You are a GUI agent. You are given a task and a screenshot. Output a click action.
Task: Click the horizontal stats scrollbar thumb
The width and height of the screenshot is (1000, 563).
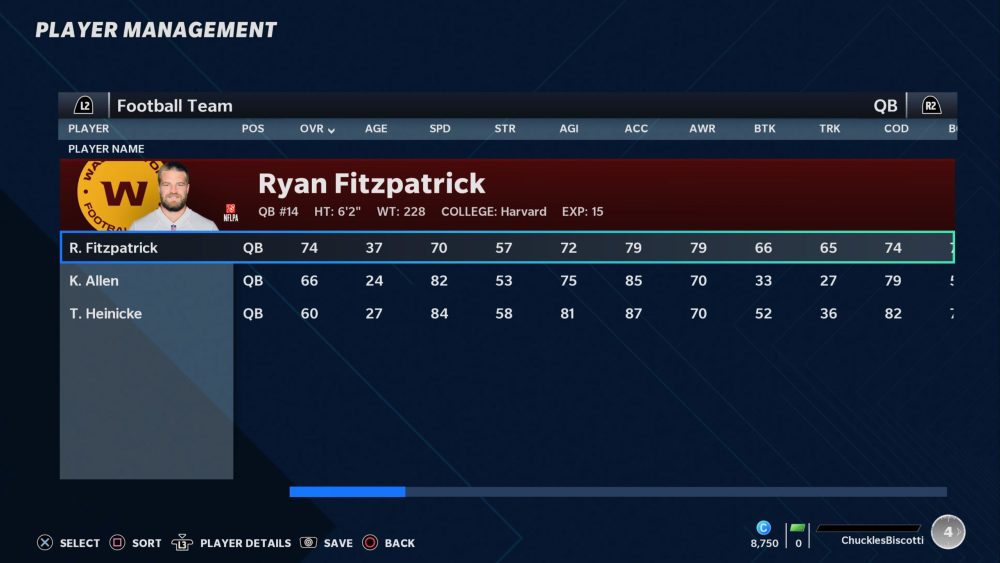pyautogui.click(x=347, y=492)
